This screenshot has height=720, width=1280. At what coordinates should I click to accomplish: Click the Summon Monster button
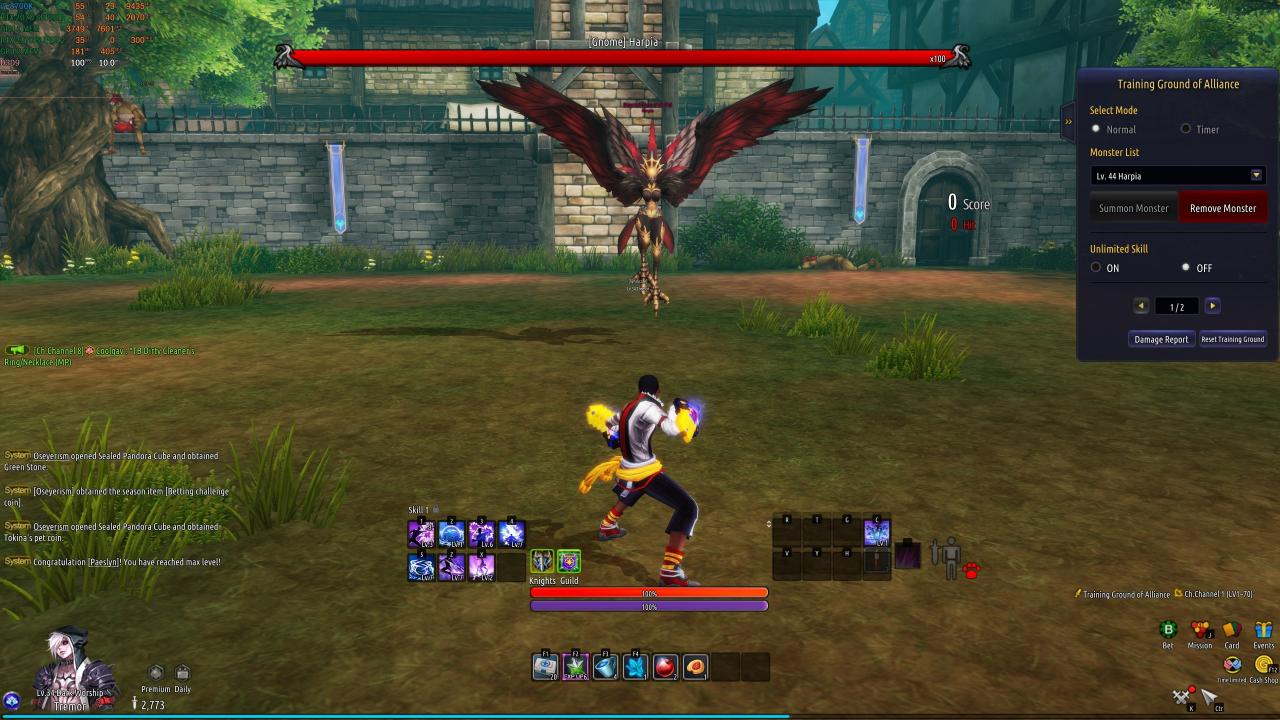1133,208
